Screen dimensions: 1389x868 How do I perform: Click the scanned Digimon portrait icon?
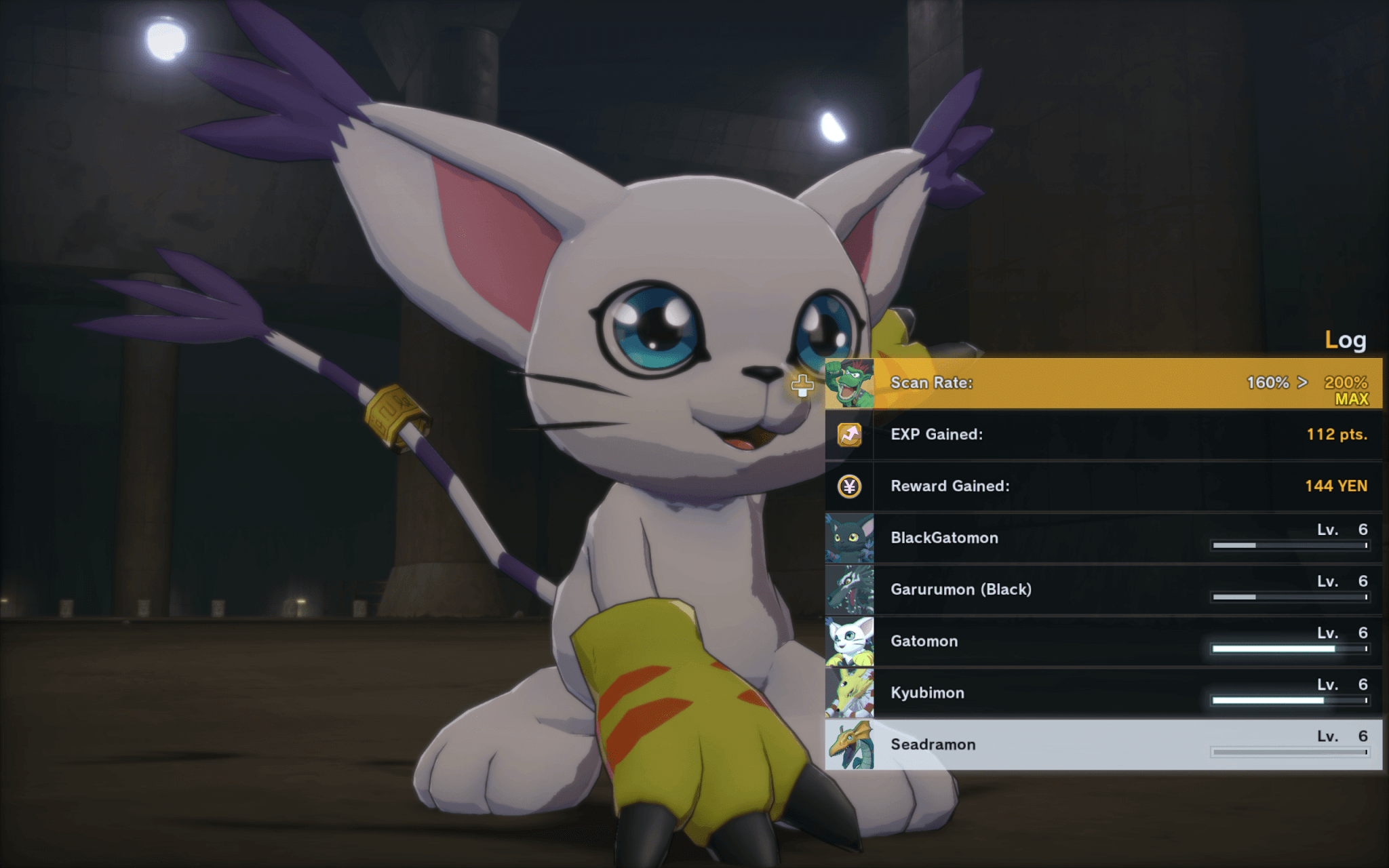tap(849, 384)
